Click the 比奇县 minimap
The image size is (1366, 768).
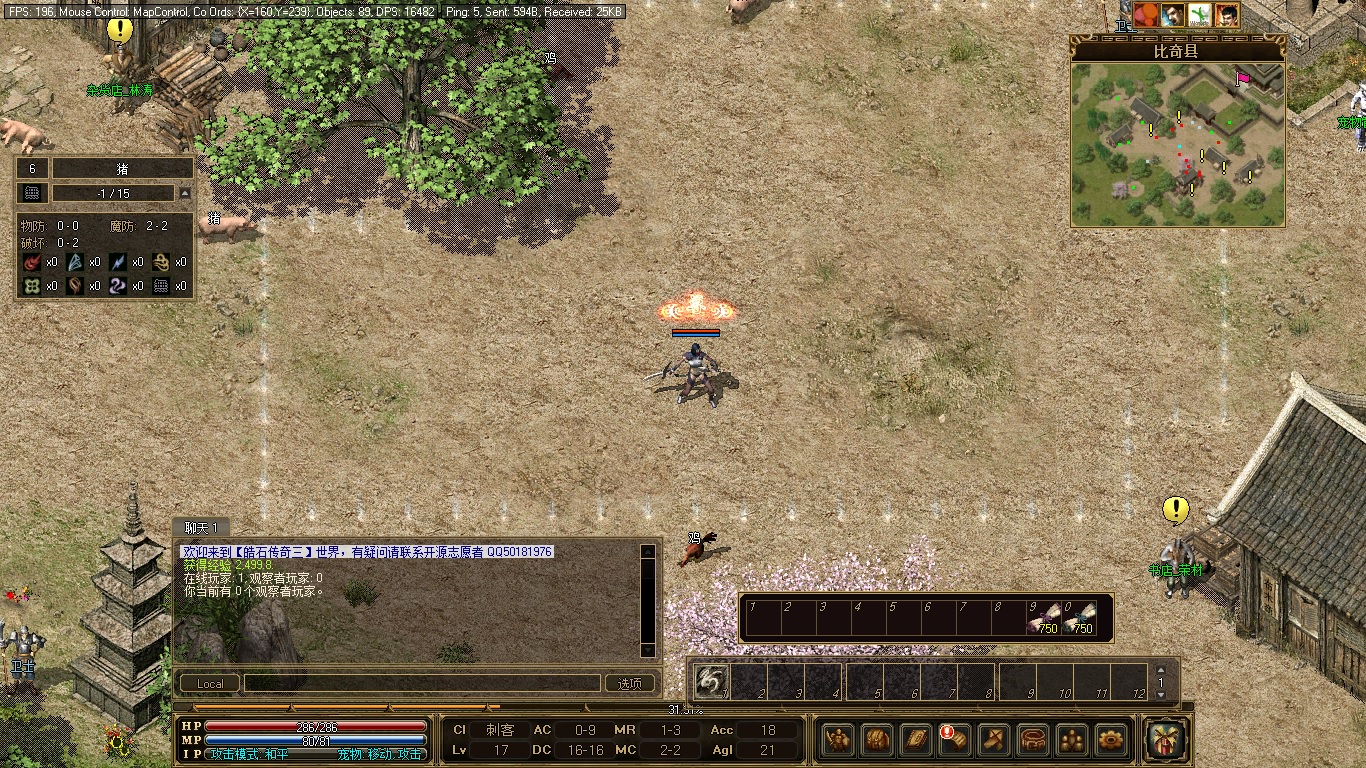point(1177,145)
